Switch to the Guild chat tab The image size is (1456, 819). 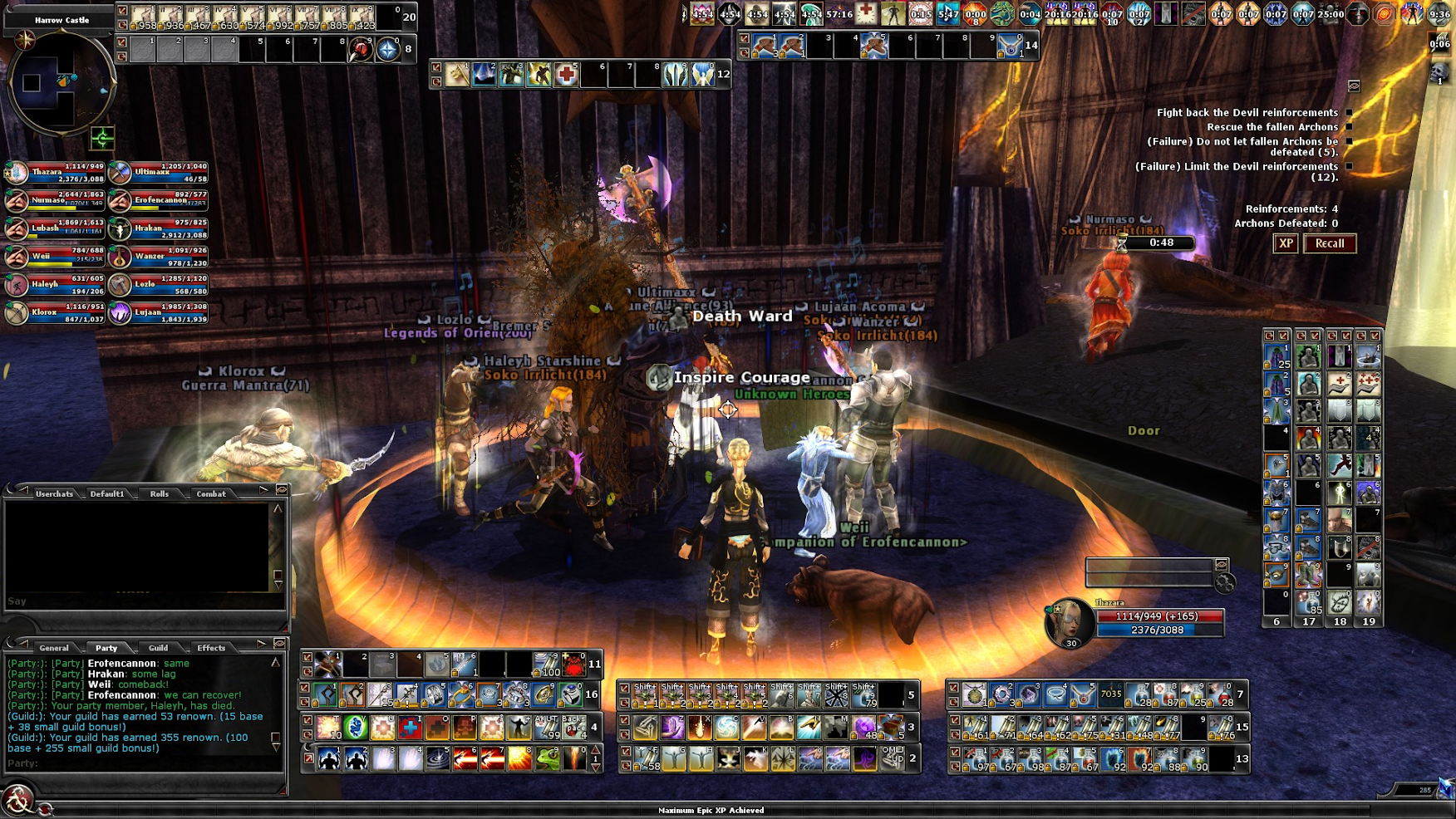(x=158, y=648)
